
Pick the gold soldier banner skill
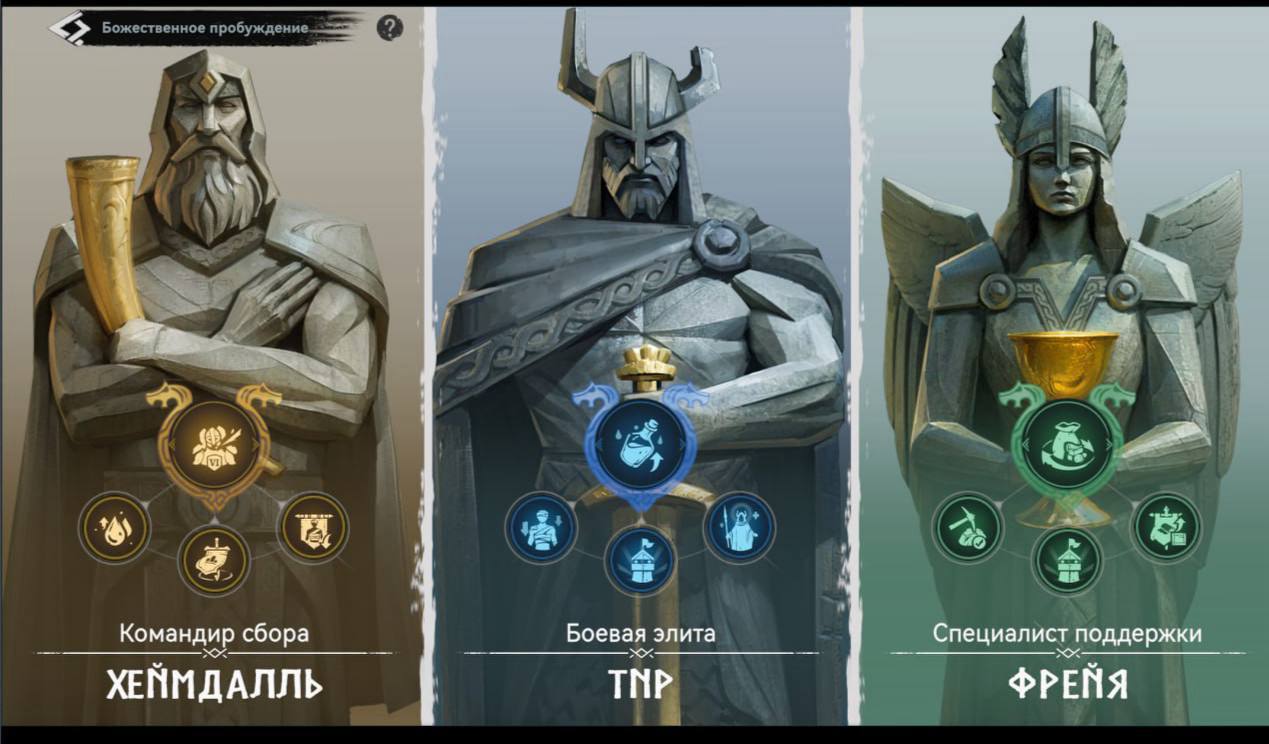click(313, 526)
